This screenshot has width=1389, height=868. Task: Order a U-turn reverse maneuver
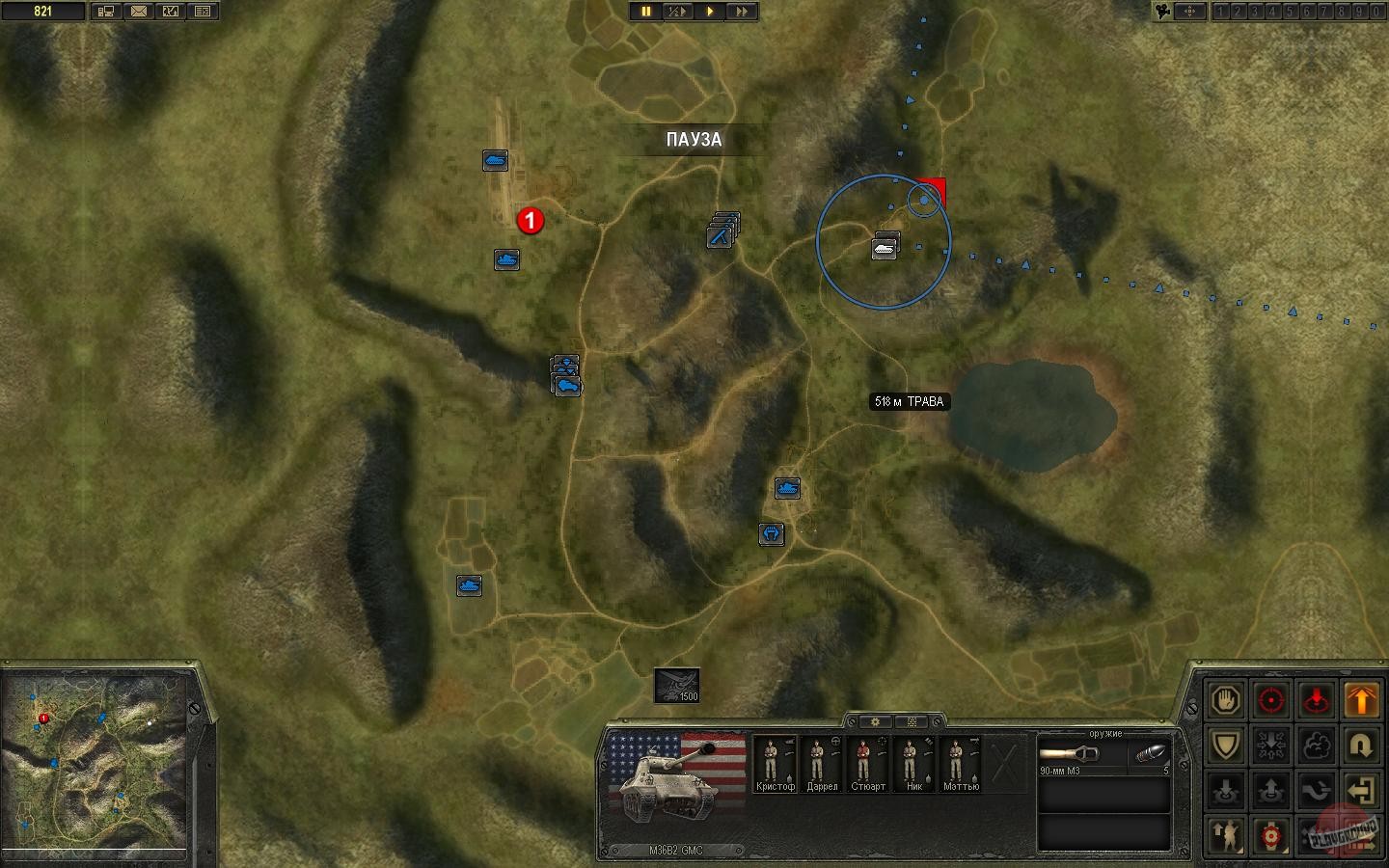tap(1361, 744)
